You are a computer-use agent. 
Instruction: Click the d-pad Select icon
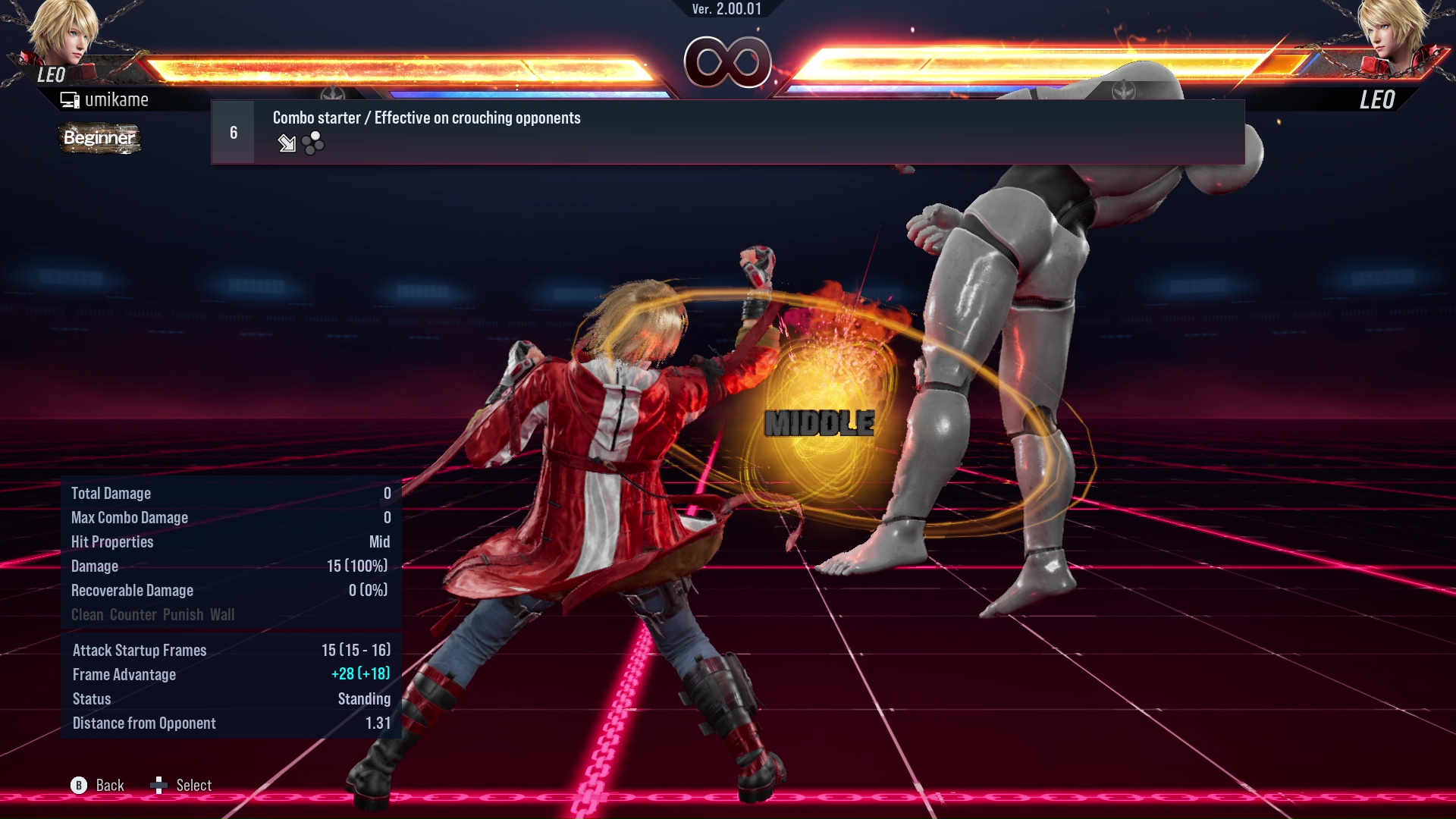tap(160, 786)
